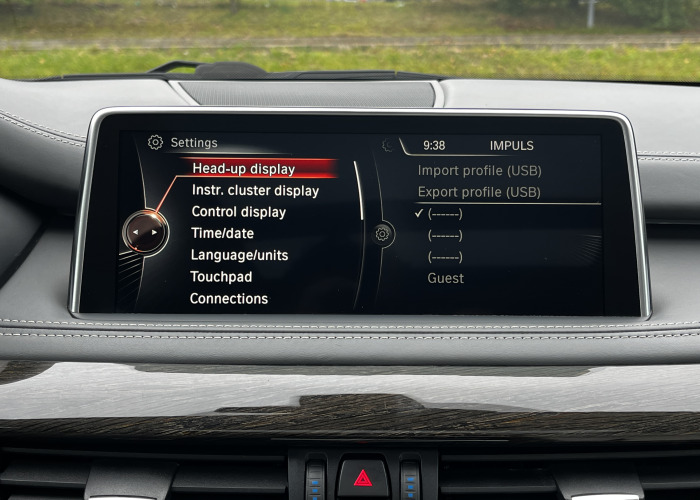Choose the Time/date menu entry
Viewport: 700px width, 500px height.
point(222,233)
